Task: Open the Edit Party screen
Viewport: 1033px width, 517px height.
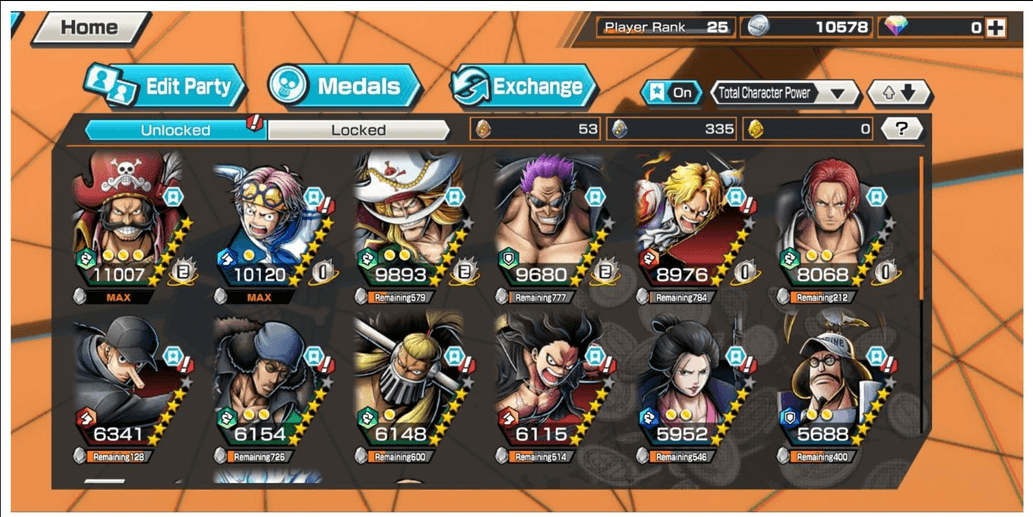Action: click(x=165, y=86)
